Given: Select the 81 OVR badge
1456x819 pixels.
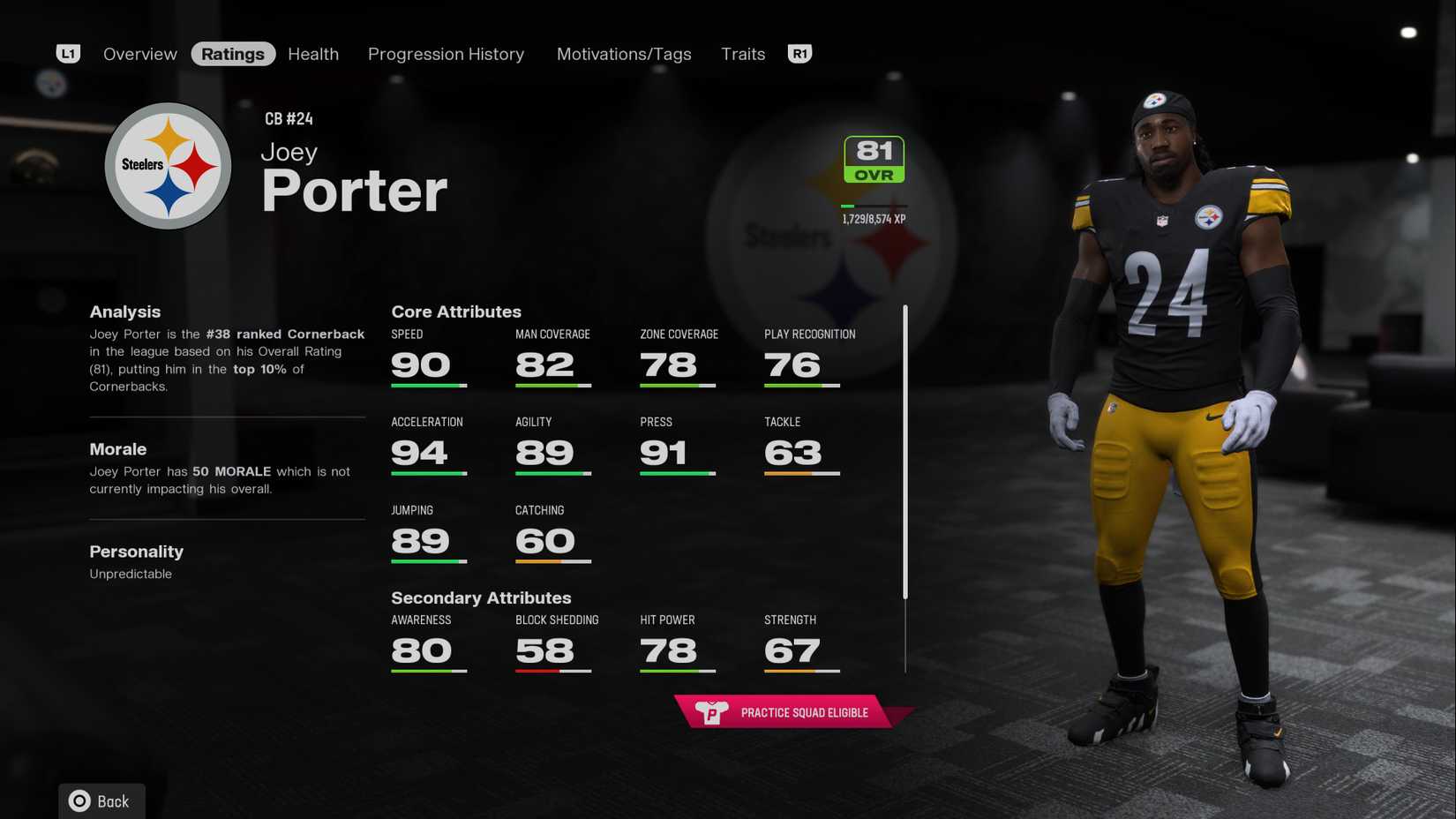Looking at the screenshot, I should tap(873, 158).
